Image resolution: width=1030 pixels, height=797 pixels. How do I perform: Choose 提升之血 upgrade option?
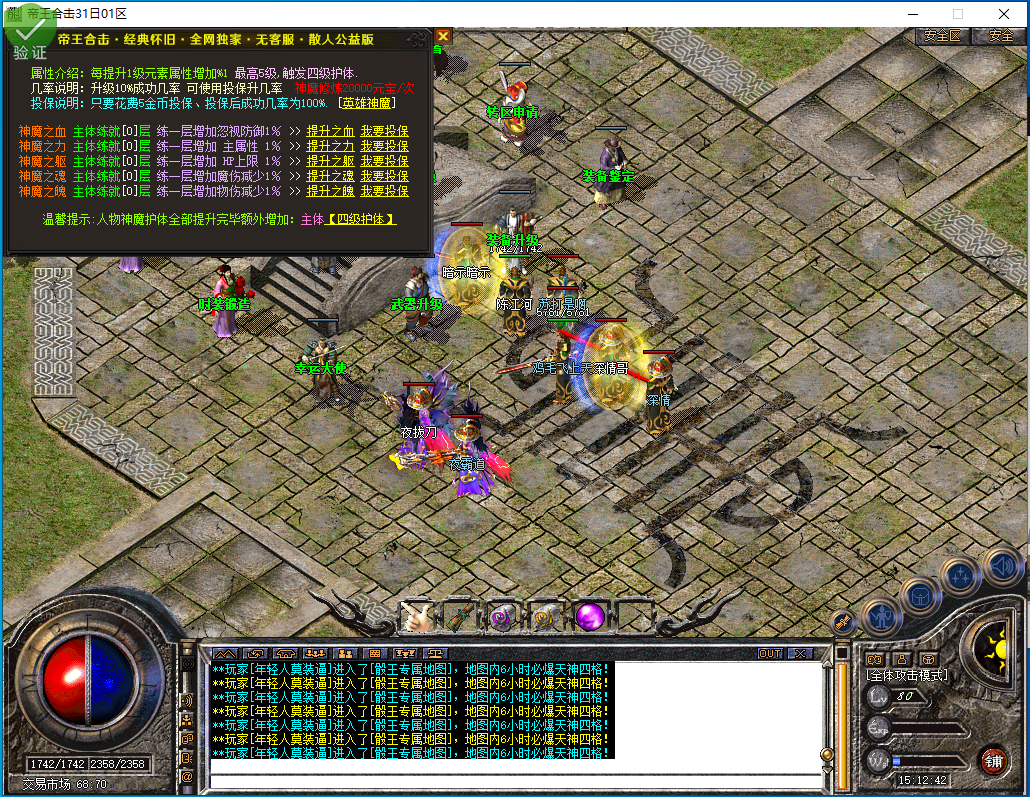[x=329, y=131]
